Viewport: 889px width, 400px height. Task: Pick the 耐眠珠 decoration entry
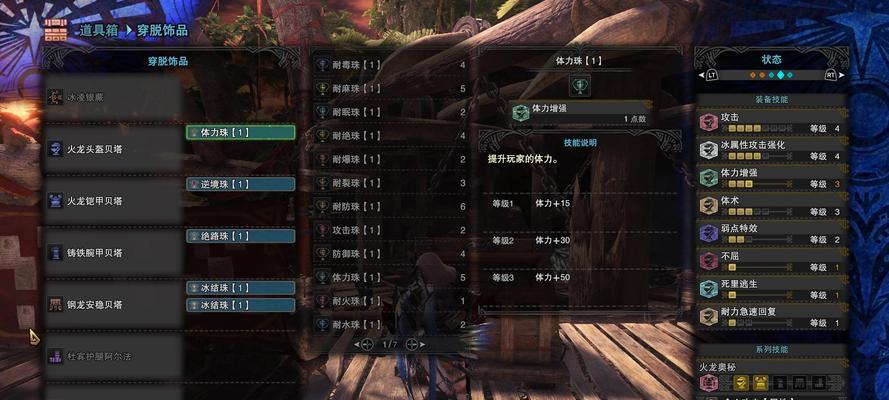[390, 112]
